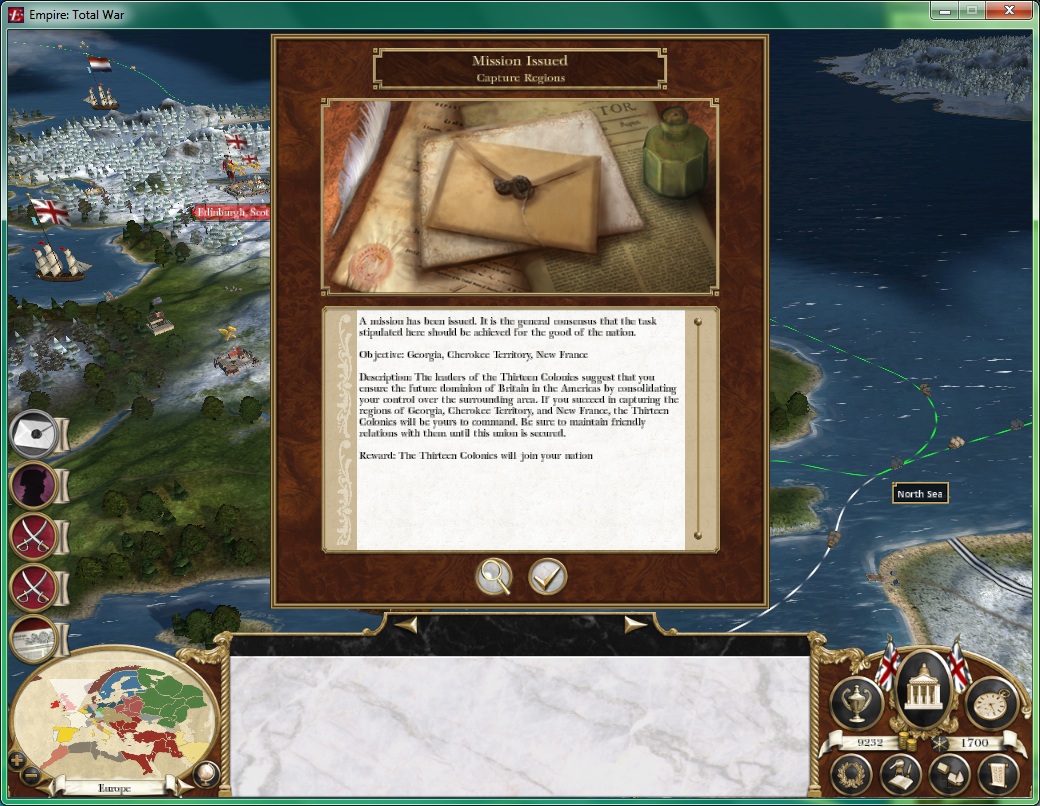Screen dimensions: 1040x806
Task: Click the globe button beside the minimap
Action: coord(206,773)
